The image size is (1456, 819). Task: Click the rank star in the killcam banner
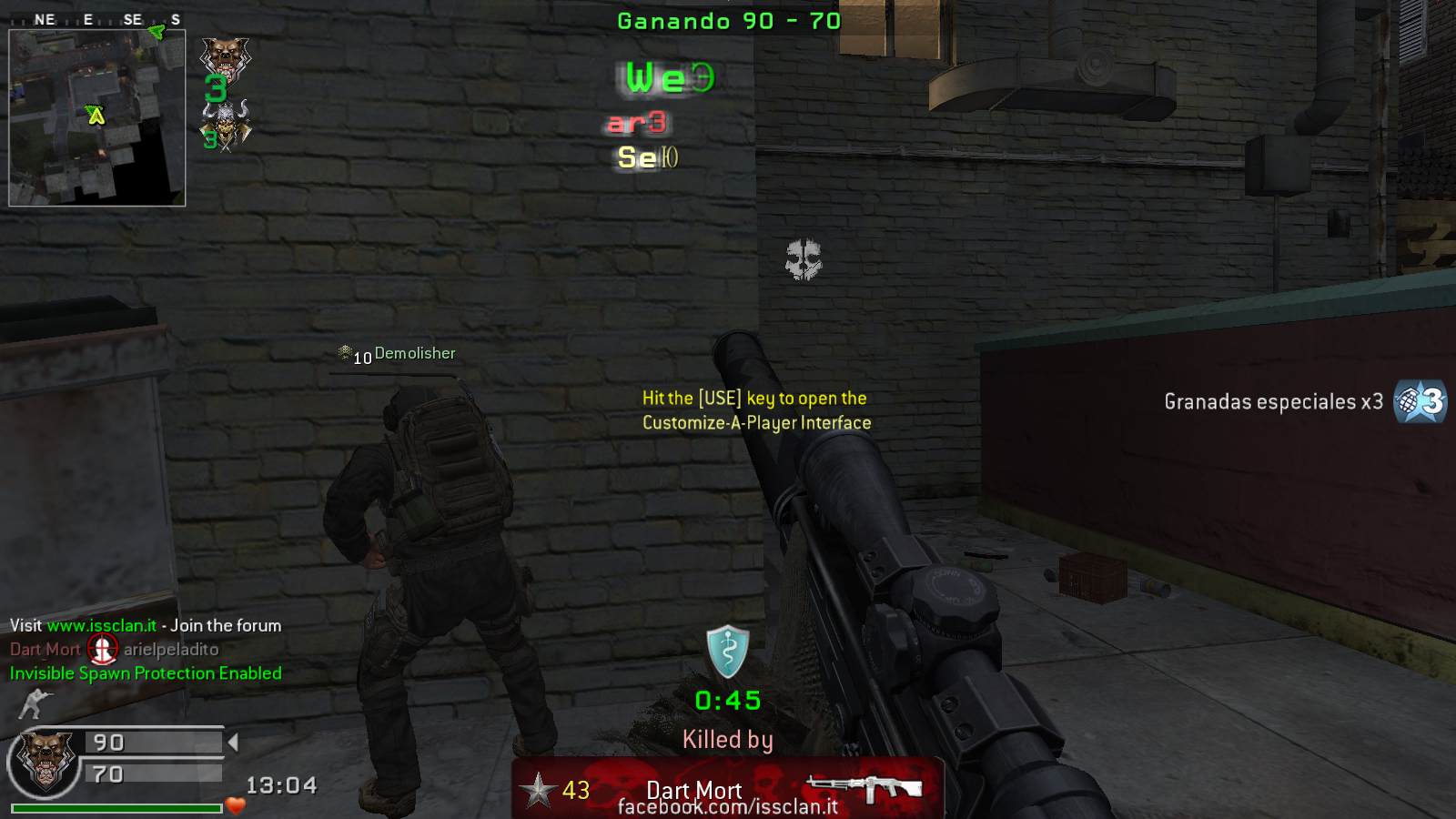click(538, 790)
